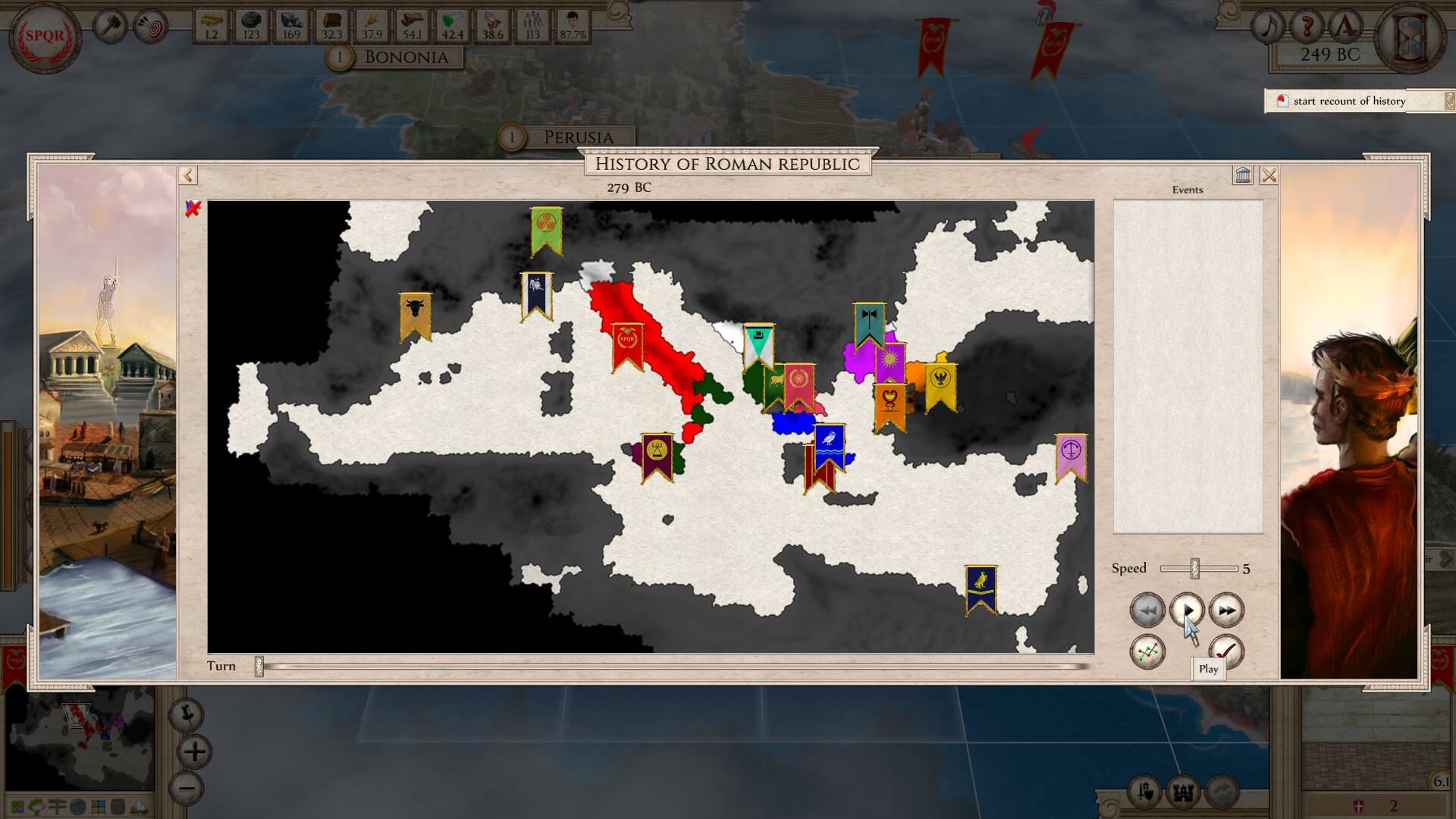This screenshot has width=1456, height=819.
Task: Open the line graph statistics button
Action: tap(1147, 651)
